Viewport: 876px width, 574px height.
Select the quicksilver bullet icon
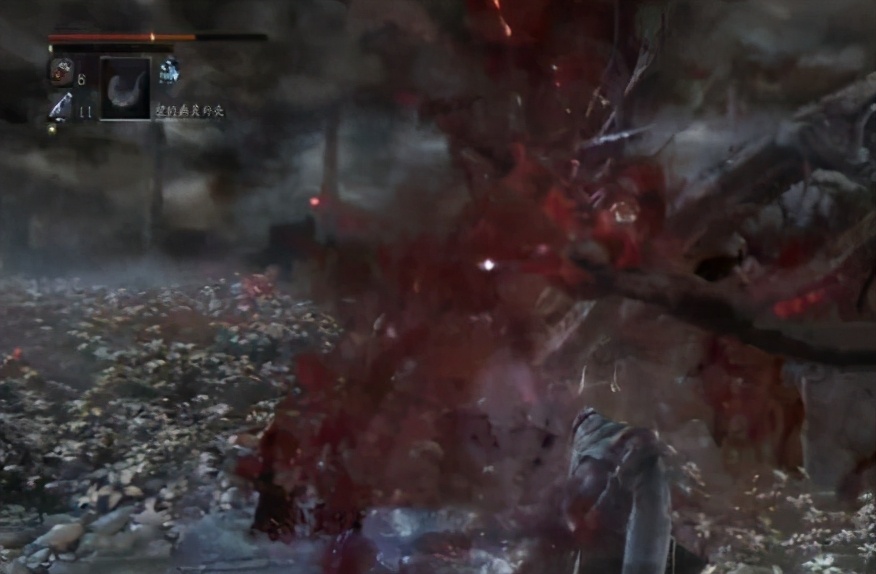point(60,107)
